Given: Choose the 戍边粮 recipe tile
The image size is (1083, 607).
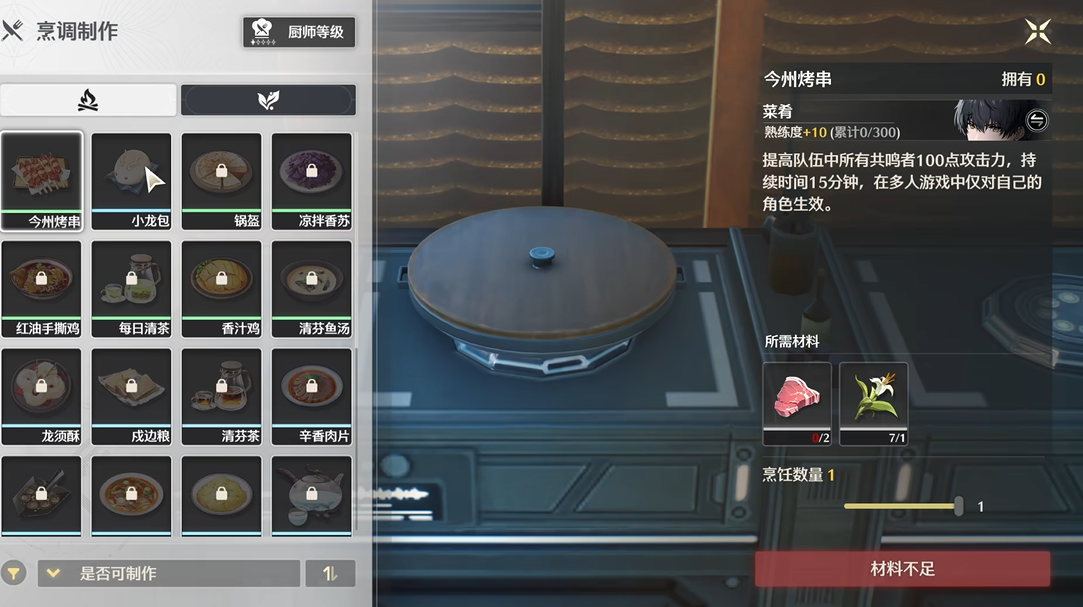Looking at the screenshot, I should point(131,396).
